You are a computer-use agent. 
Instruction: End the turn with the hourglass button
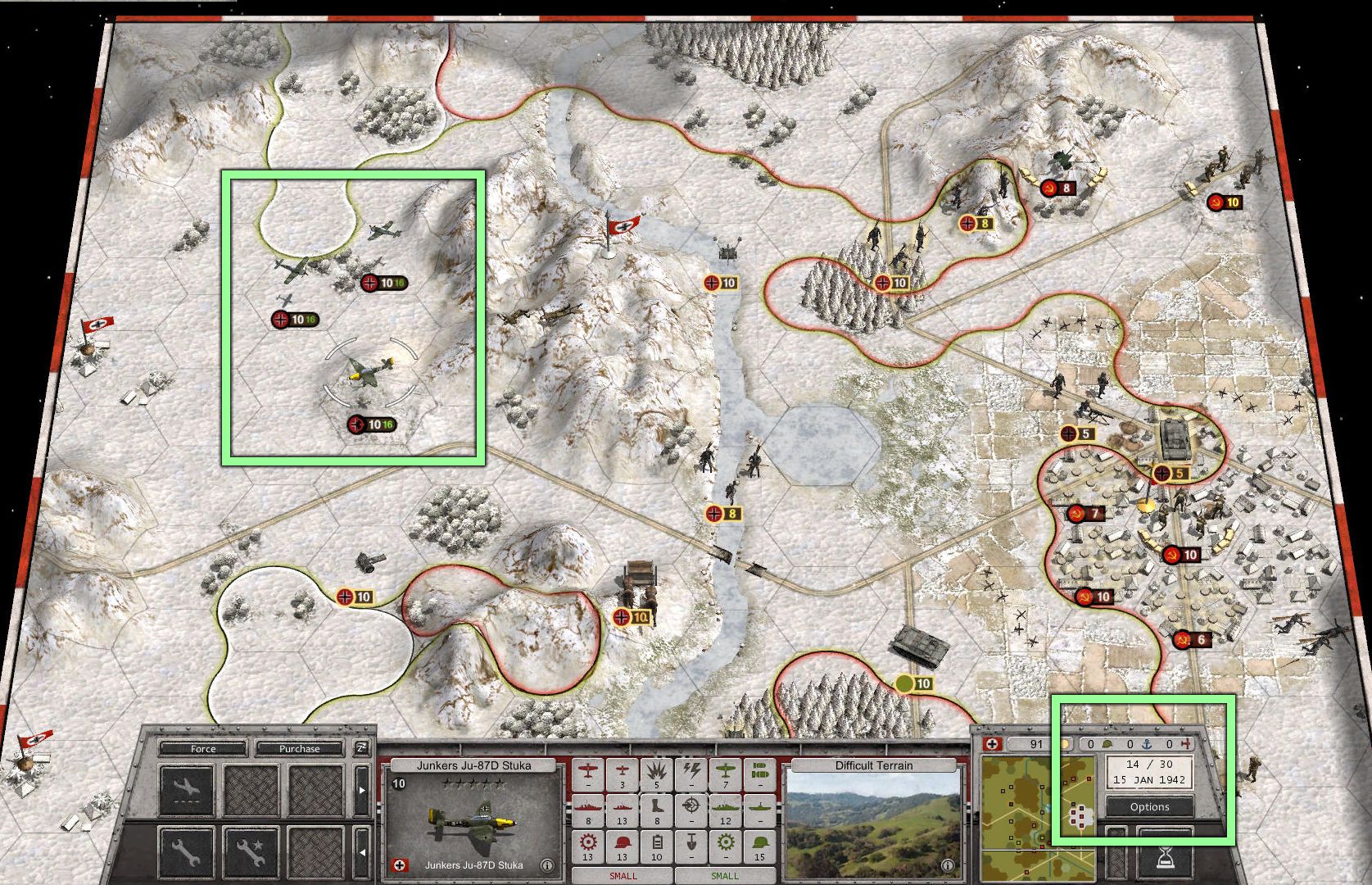tap(1165, 856)
